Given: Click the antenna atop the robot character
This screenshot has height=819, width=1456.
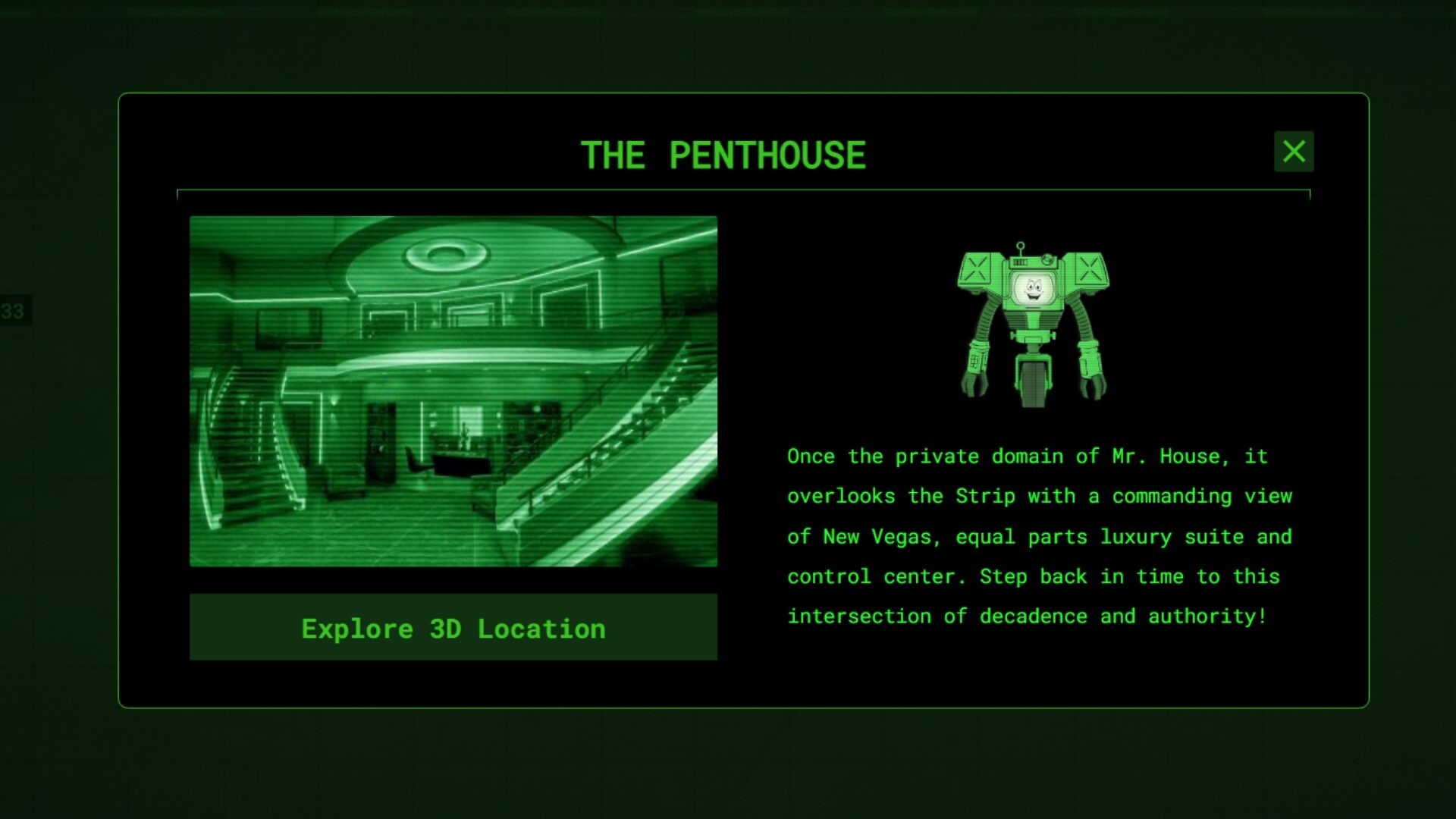Looking at the screenshot, I should [x=1020, y=244].
